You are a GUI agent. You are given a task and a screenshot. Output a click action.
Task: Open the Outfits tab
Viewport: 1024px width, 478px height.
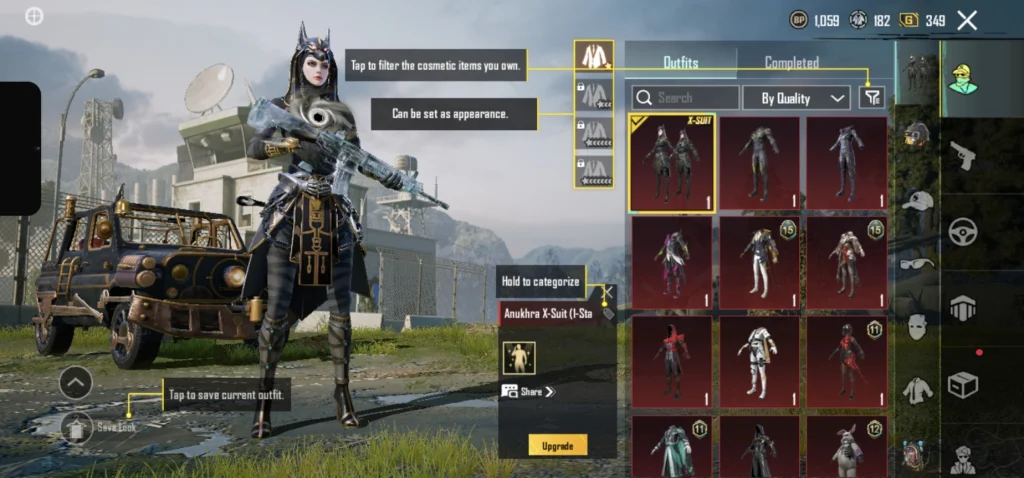point(681,63)
